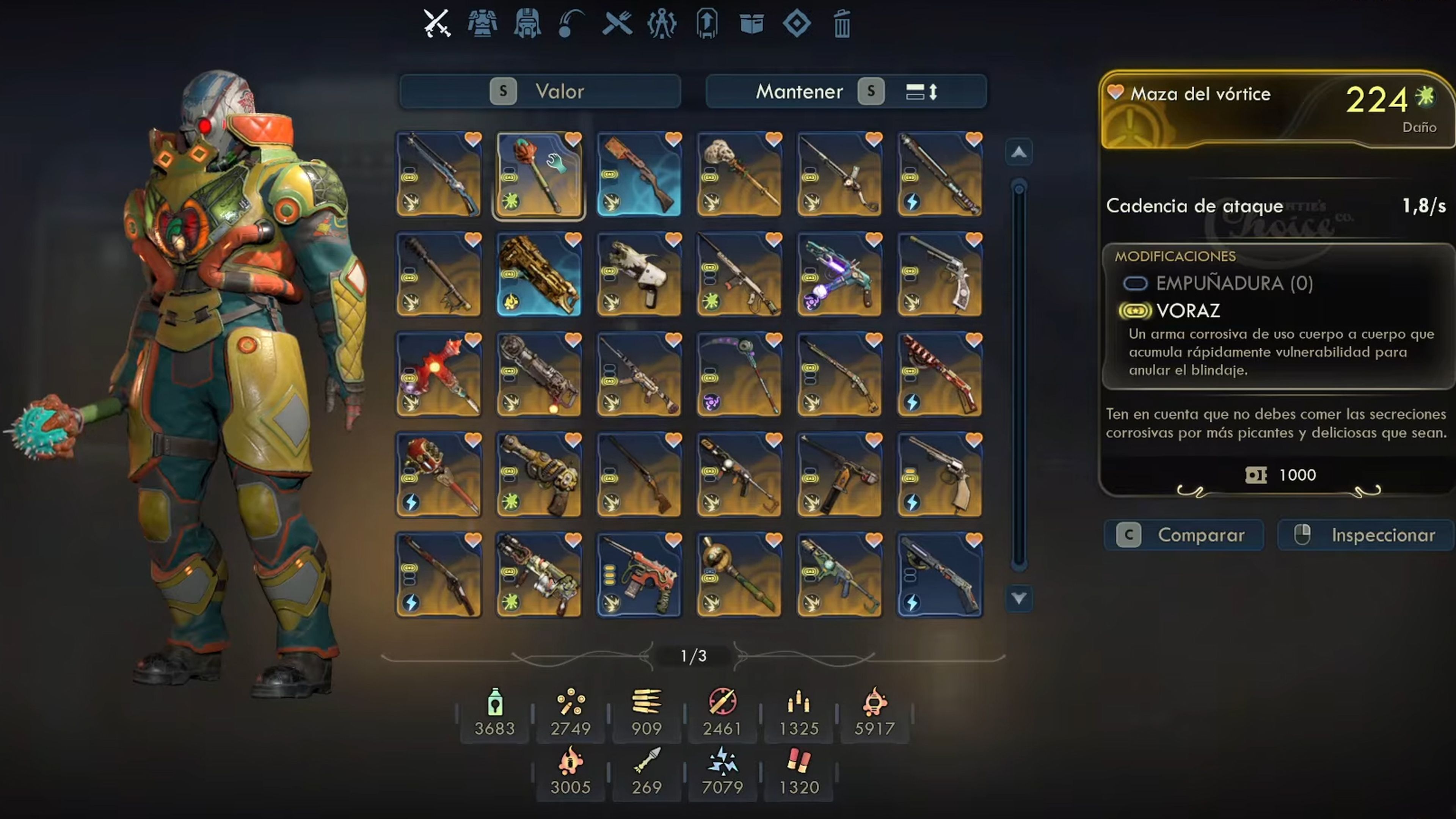
Task: Switch to the diamond-shaped icon tab
Action: coord(796,24)
